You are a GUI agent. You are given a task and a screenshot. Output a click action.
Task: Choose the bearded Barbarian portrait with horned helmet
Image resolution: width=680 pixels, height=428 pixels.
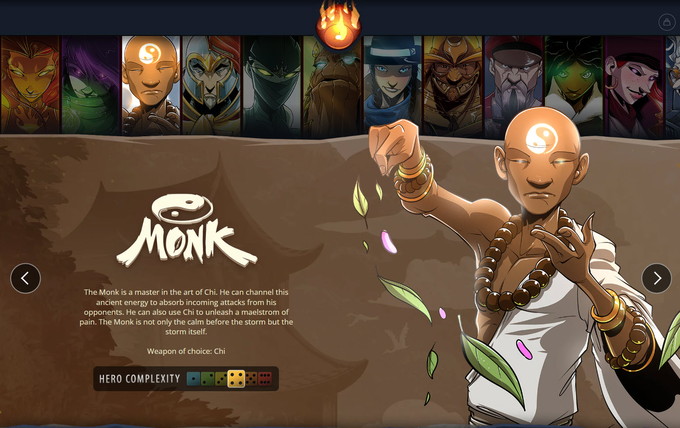click(453, 85)
